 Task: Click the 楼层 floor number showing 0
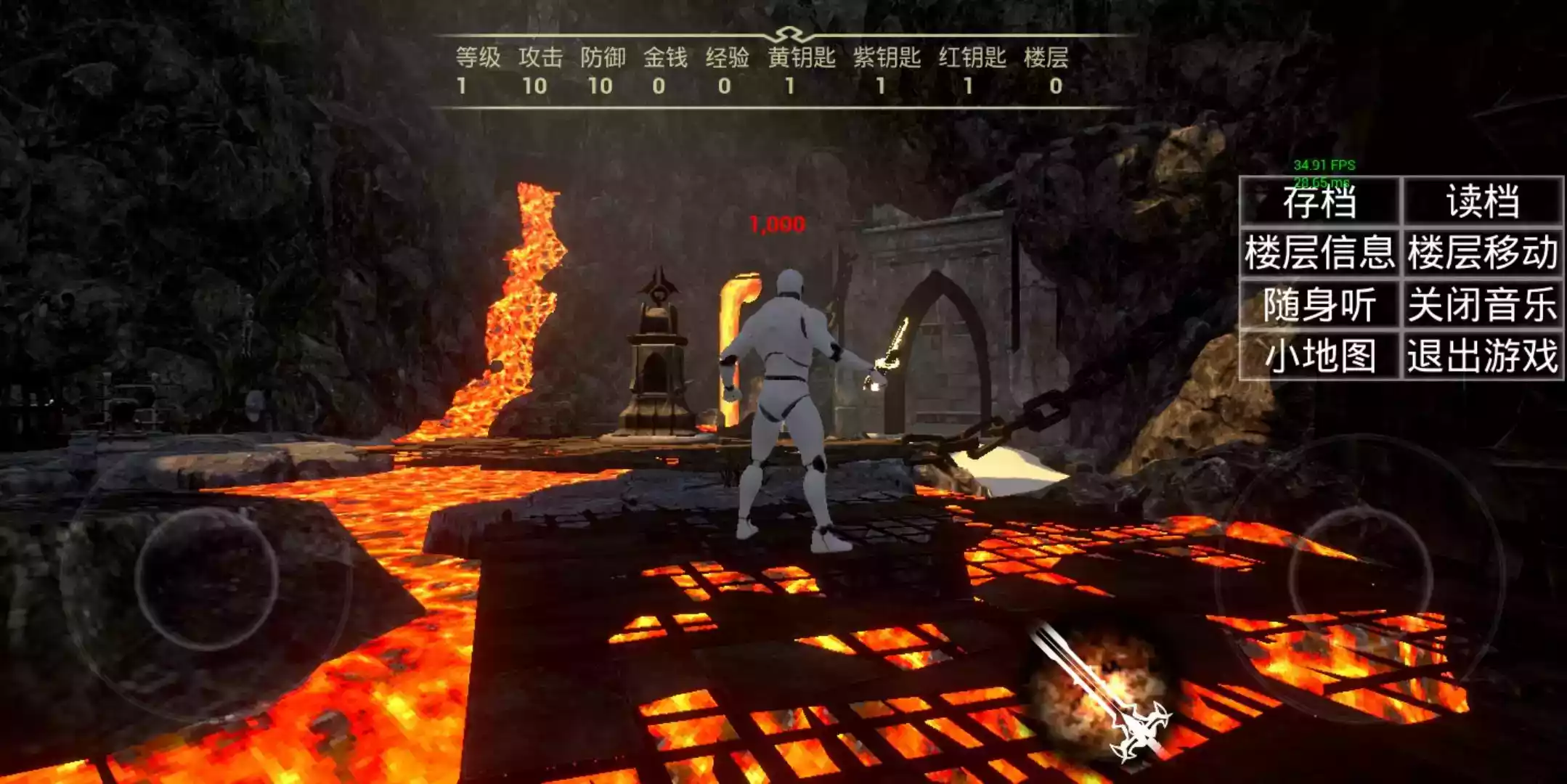pyautogui.click(x=1057, y=87)
